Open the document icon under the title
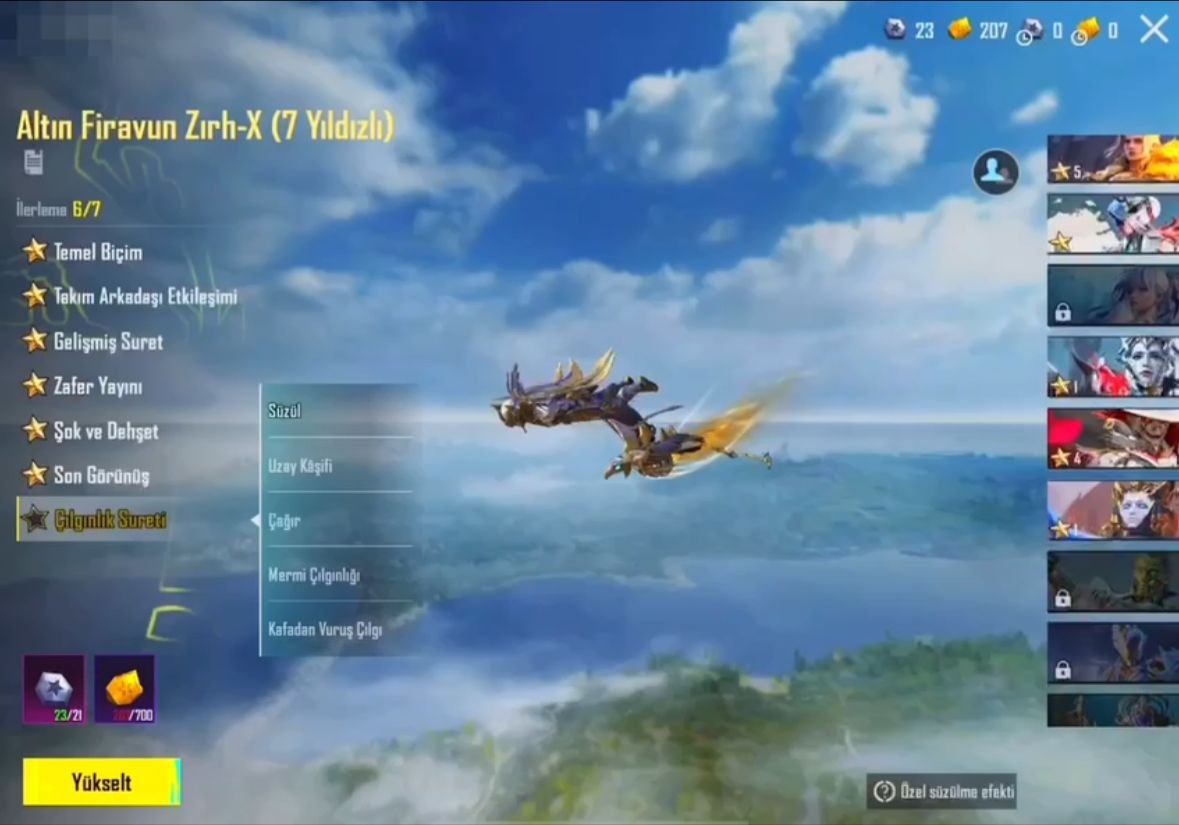This screenshot has width=1179, height=825. pyautogui.click(x=34, y=162)
